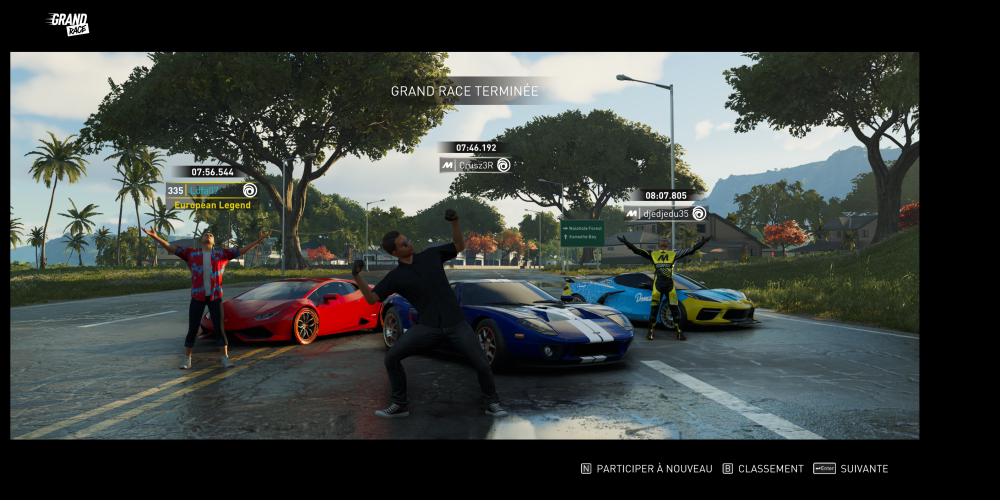The image size is (1000, 500).
Task: Select the Cuusz3R winner name tag
Action: coord(476,165)
